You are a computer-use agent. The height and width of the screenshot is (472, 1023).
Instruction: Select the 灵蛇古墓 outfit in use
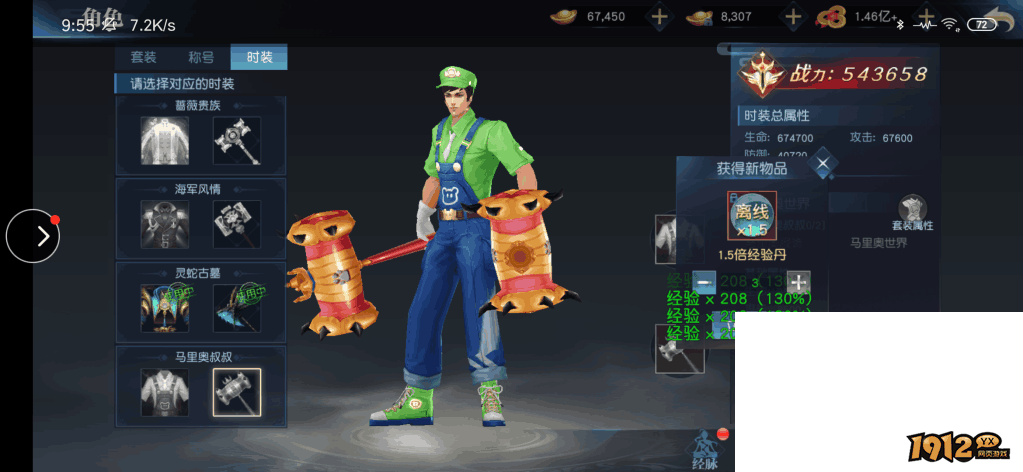click(x=165, y=307)
